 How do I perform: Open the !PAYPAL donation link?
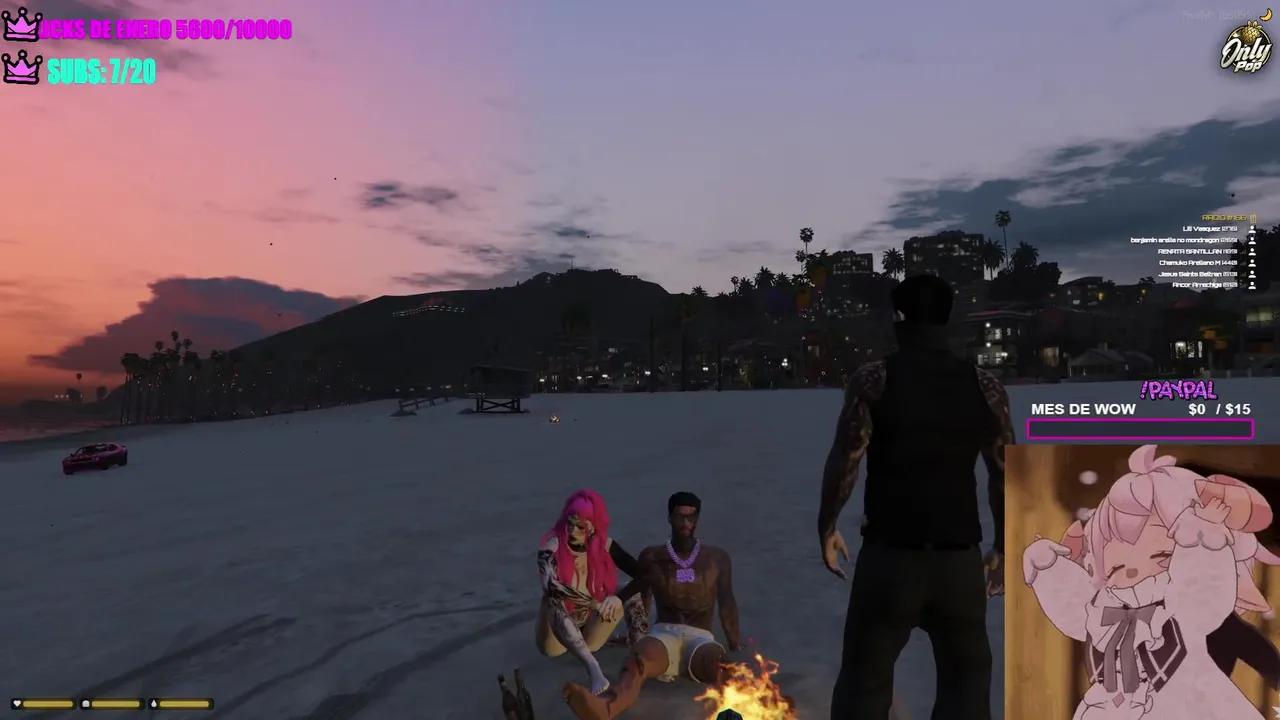pos(1178,390)
